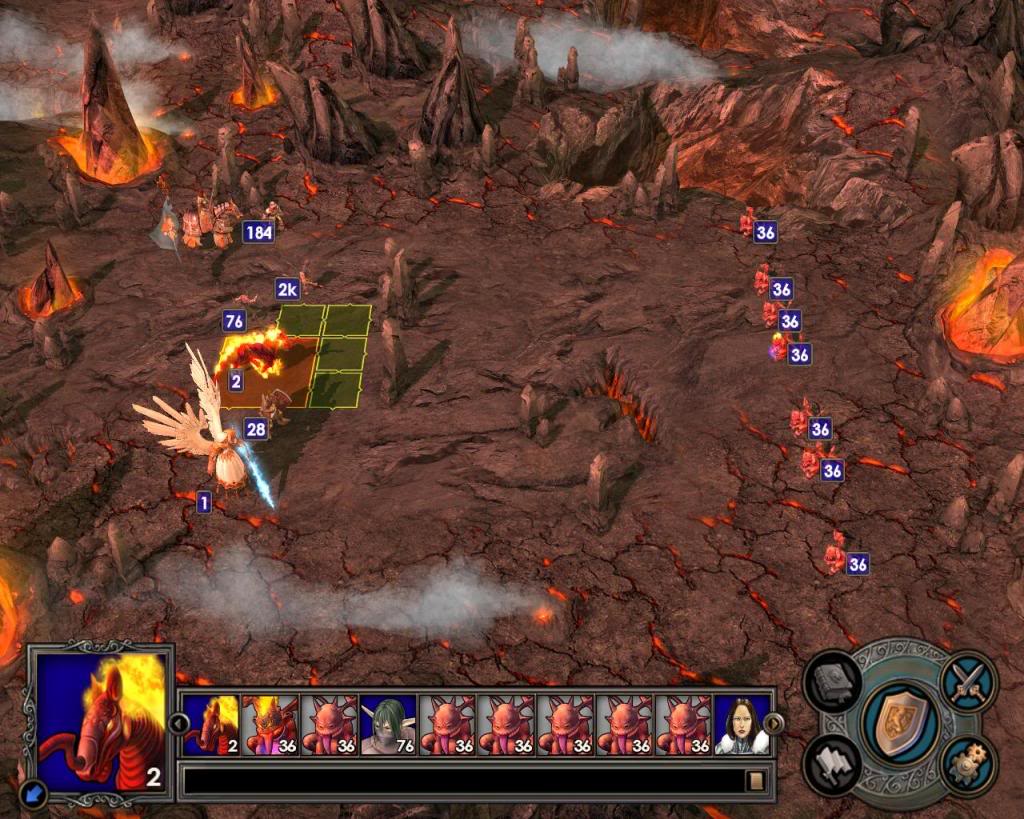Choose the shield Defend command
The height and width of the screenshot is (819, 1024).
point(899,722)
